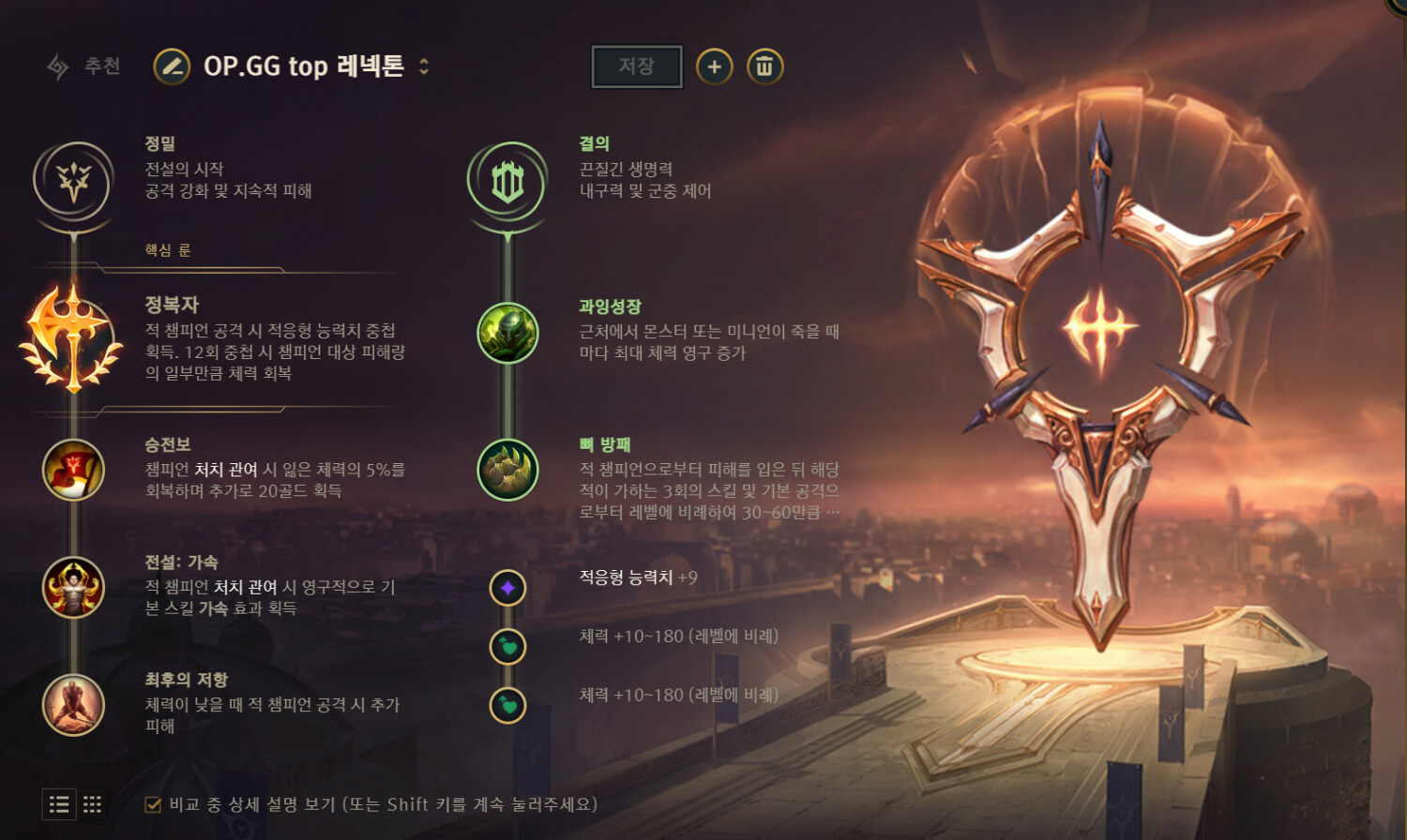The image size is (1407, 840).
Task: Choose the 과잉성장 rune
Action: tap(507, 333)
